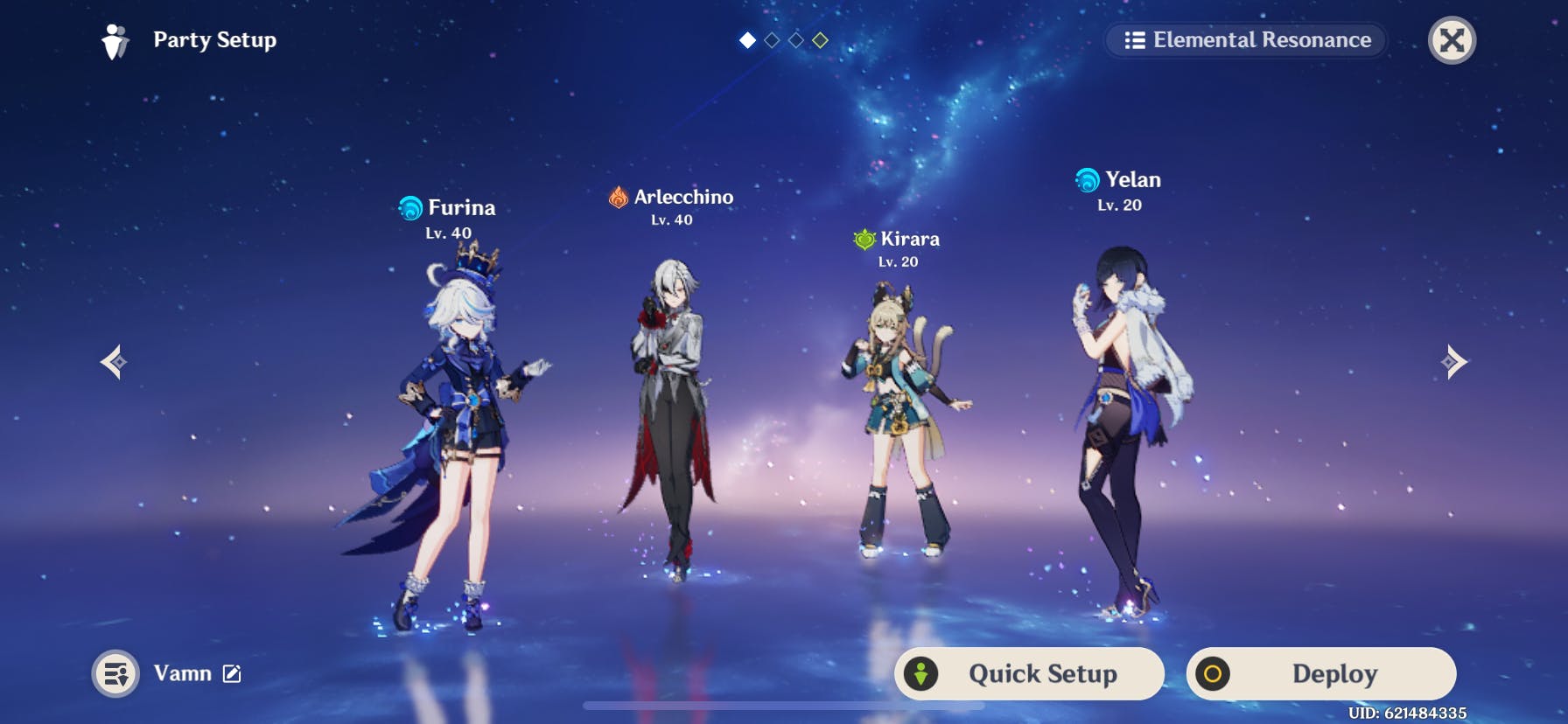
Task: Open the party list menu icon
Action: tap(115, 673)
